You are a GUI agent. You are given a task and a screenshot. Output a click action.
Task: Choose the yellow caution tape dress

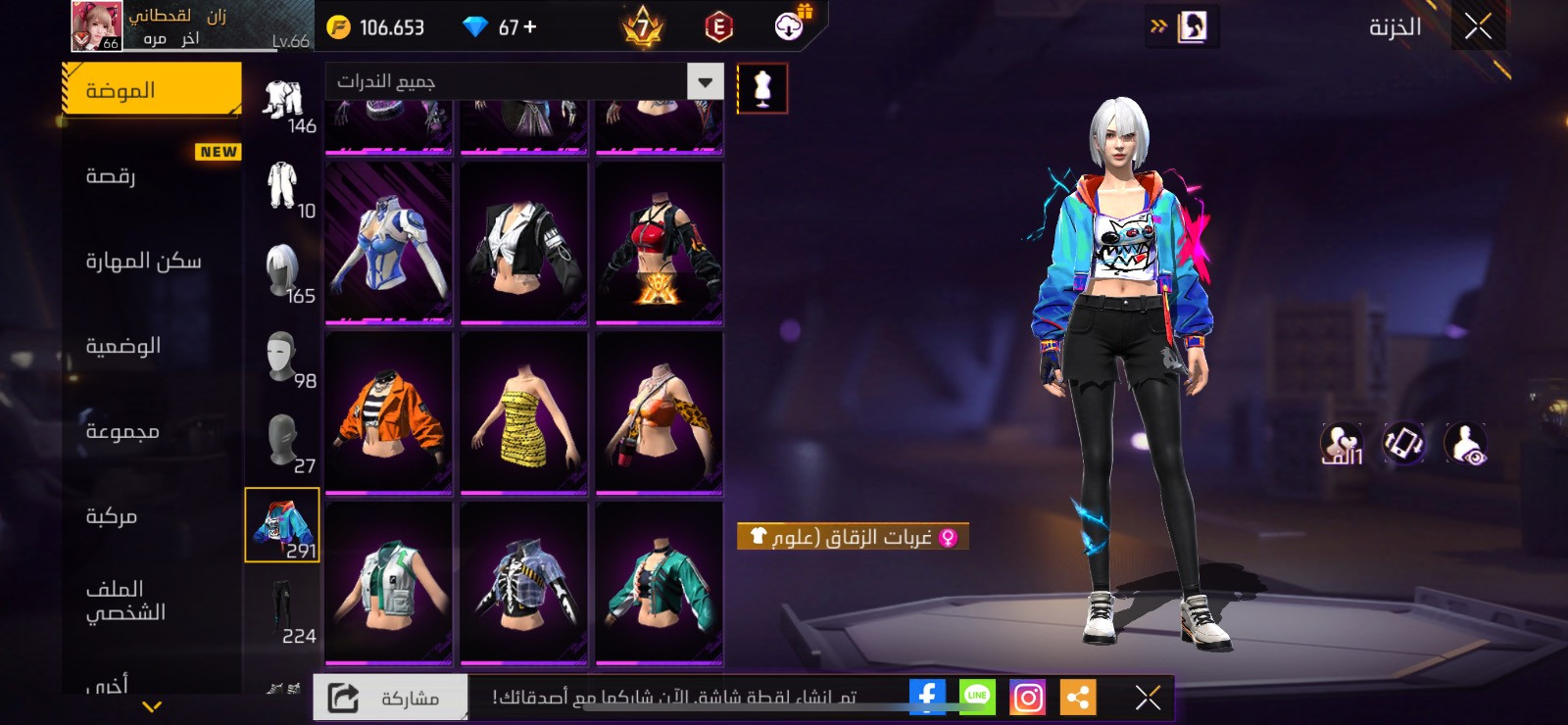click(x=524, y=412)
